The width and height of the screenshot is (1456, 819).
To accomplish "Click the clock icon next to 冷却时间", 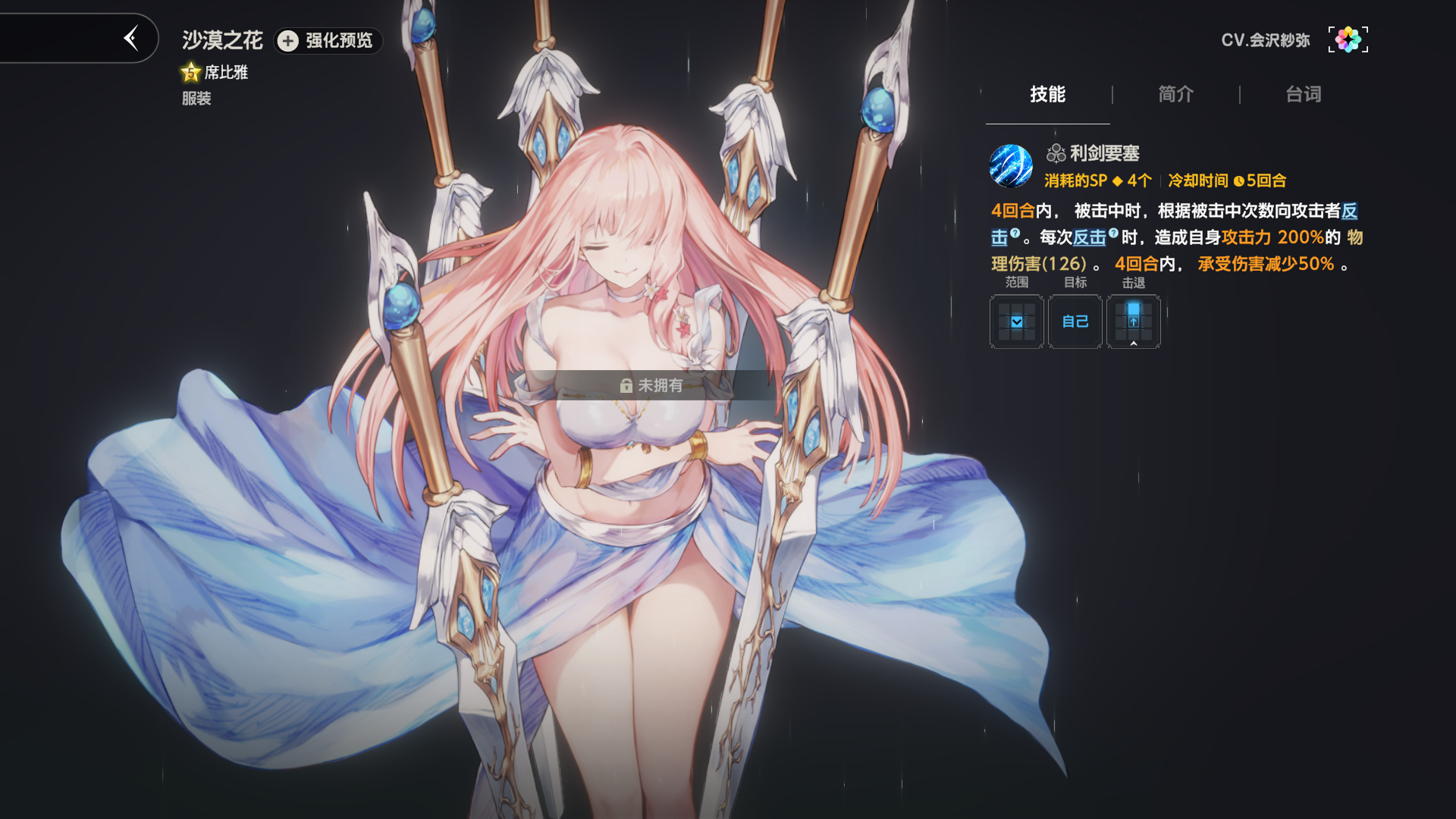I will (x=1238, y=181).
